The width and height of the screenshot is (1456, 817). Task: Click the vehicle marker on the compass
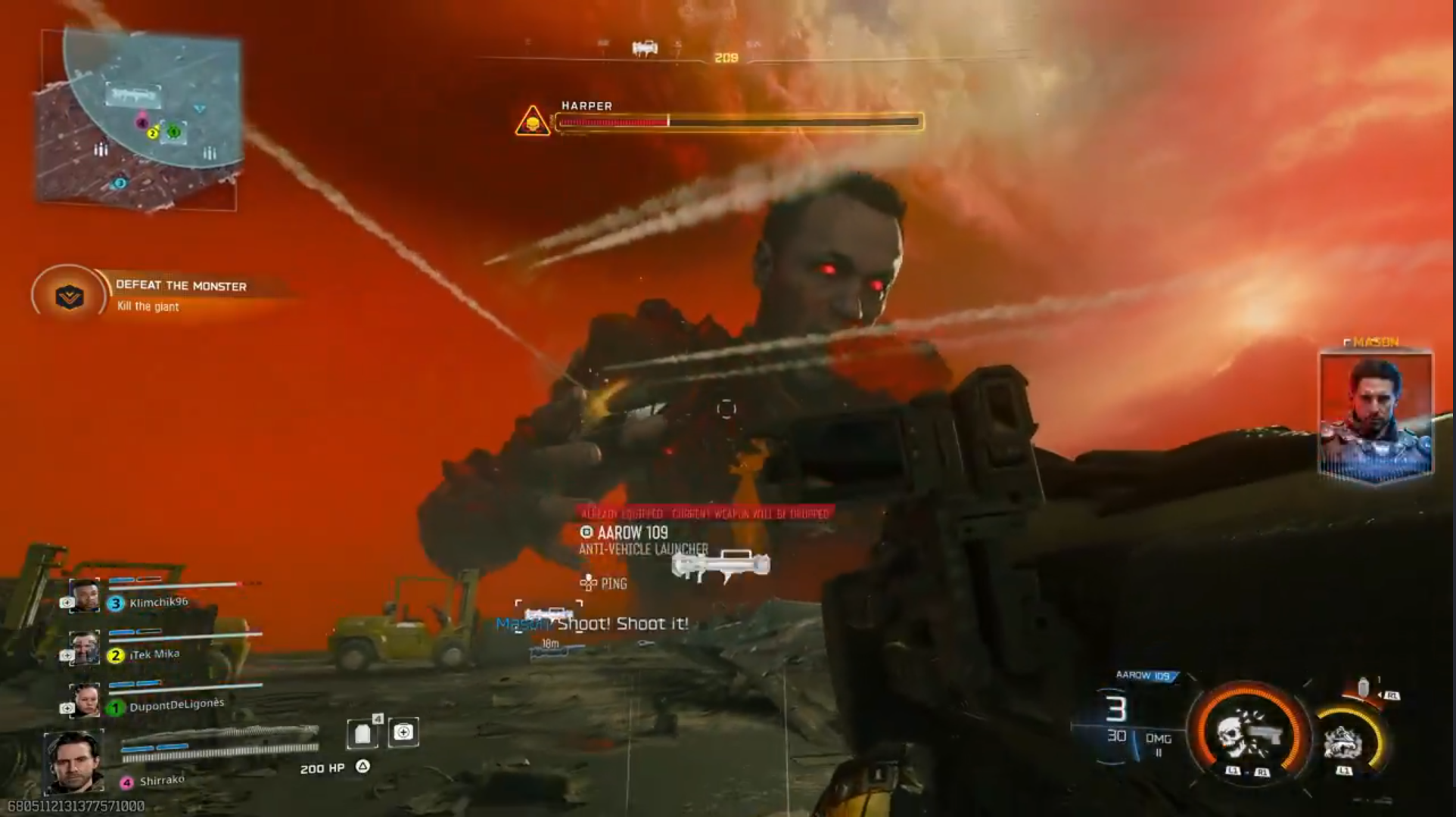click(x=644, y=48)
